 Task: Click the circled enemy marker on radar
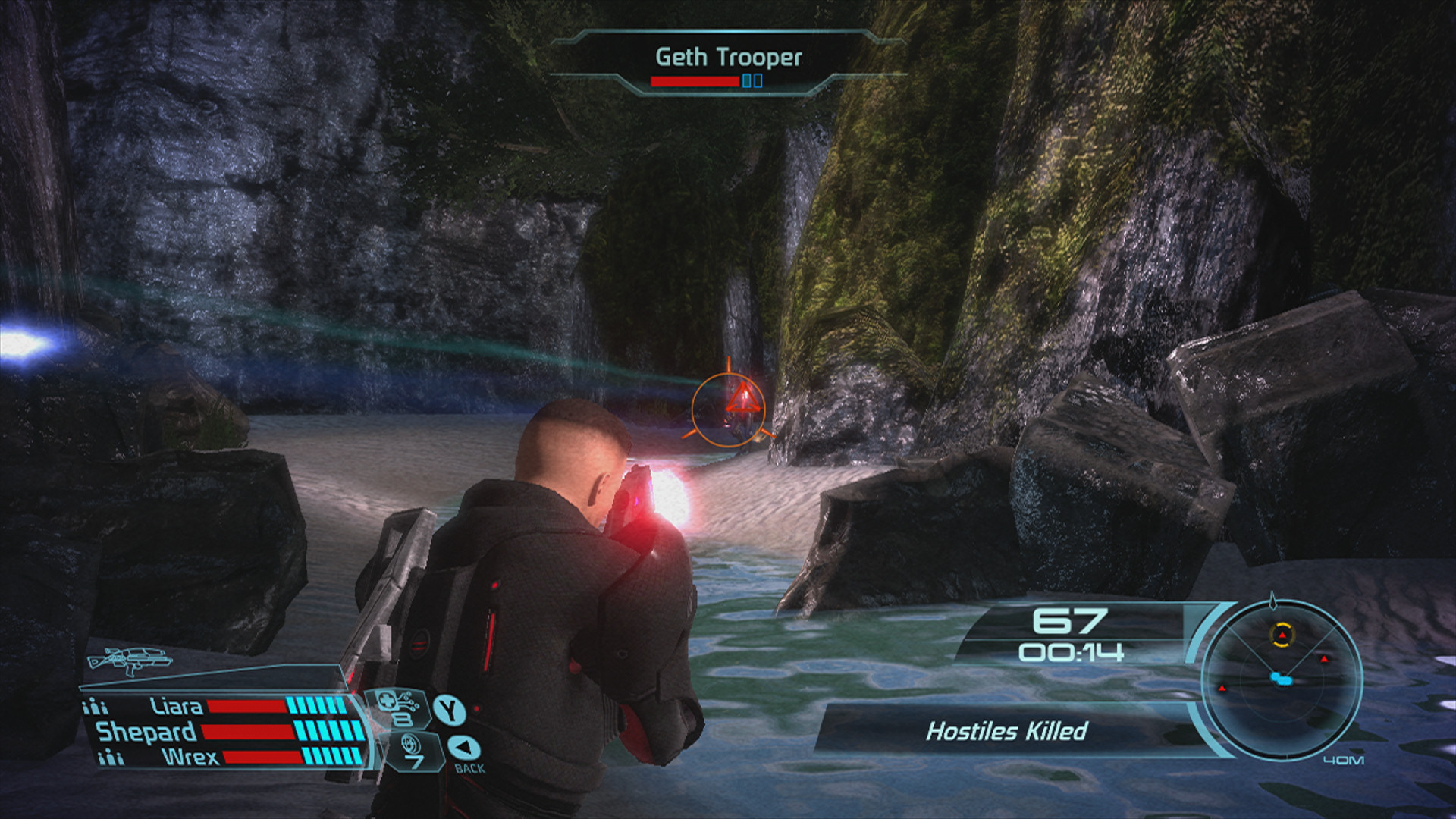point(1282,635)
